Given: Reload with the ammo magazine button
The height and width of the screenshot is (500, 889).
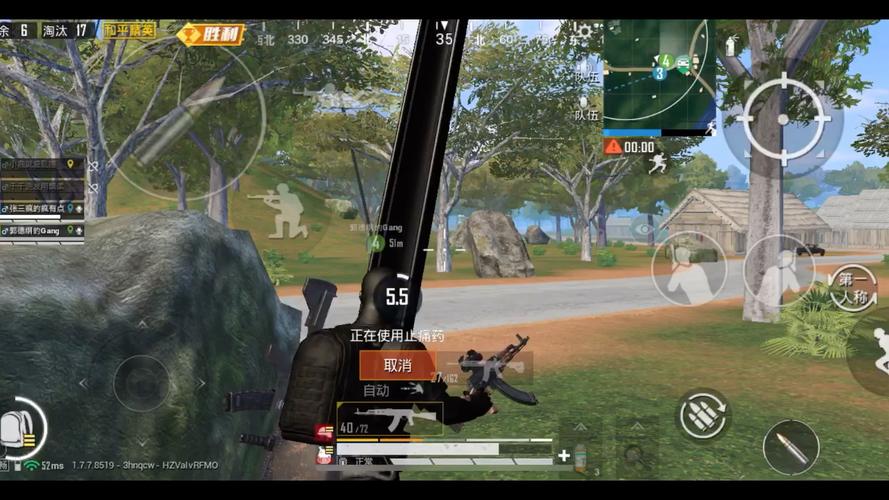Looking at the screenshot, I should 703,413.
